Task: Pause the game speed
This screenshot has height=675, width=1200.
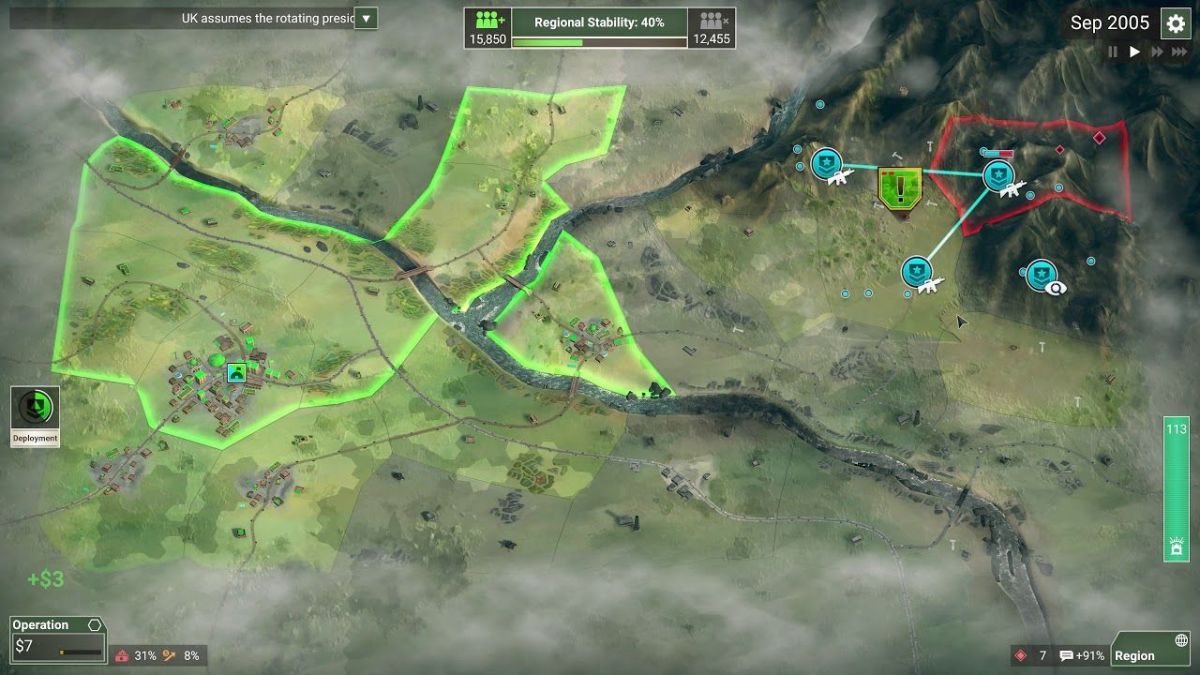Action: [1112, 52]
